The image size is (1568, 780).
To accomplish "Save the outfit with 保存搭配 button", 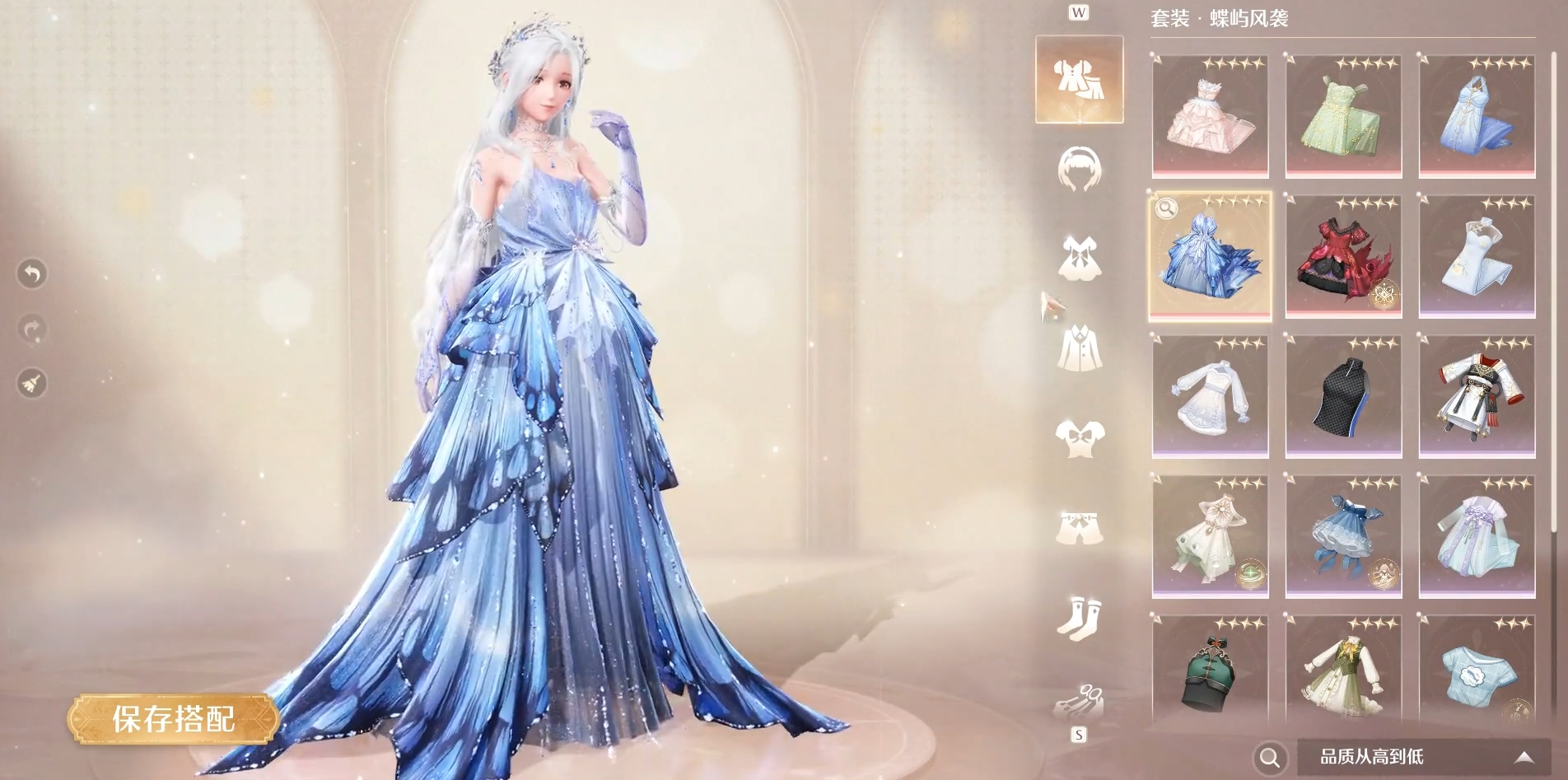I will (x=174, y=719).
